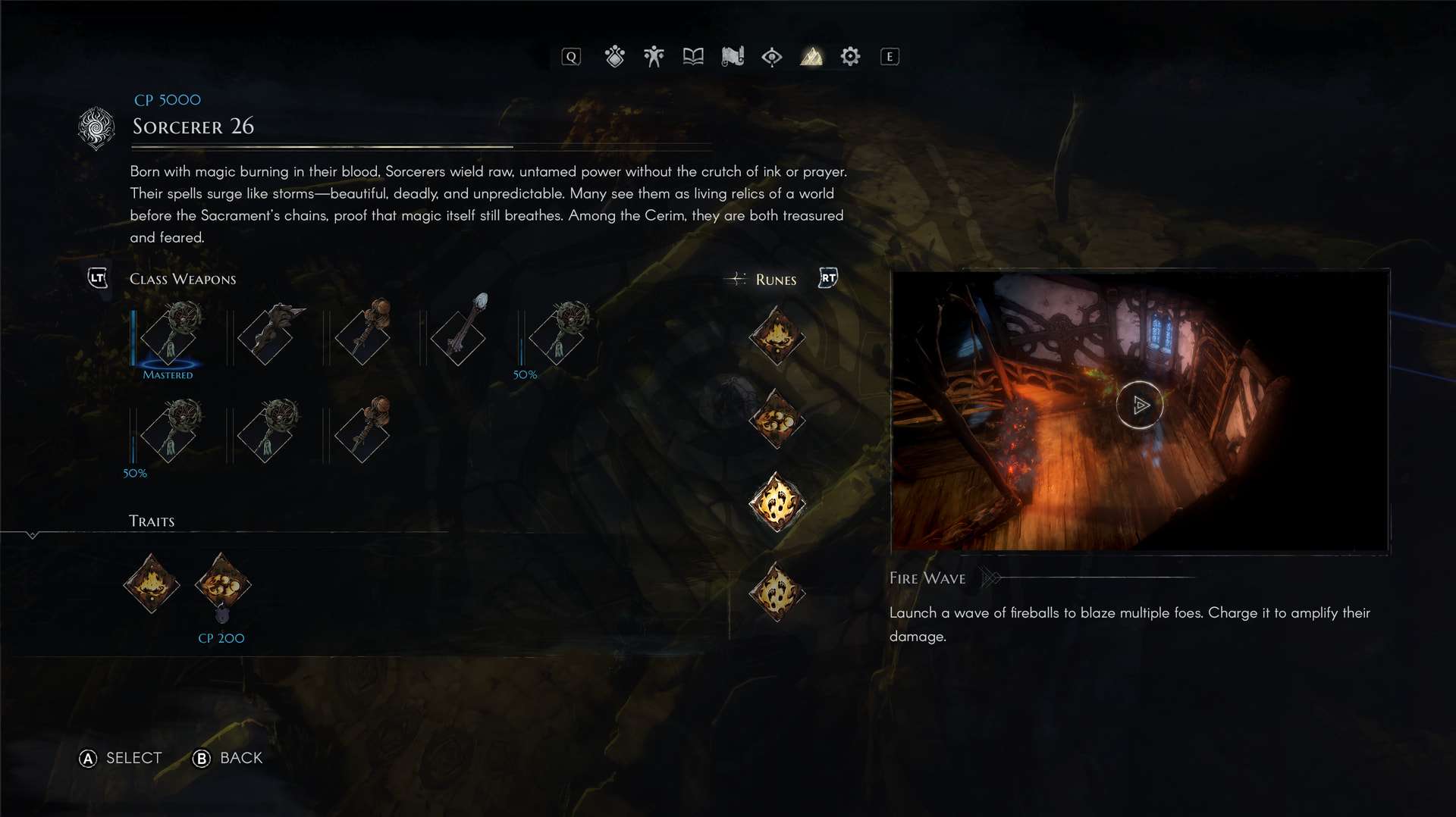This screenshot has width=1456, height=817.
Task: Select the glowing mountain class tab
Action: (811, 57)
